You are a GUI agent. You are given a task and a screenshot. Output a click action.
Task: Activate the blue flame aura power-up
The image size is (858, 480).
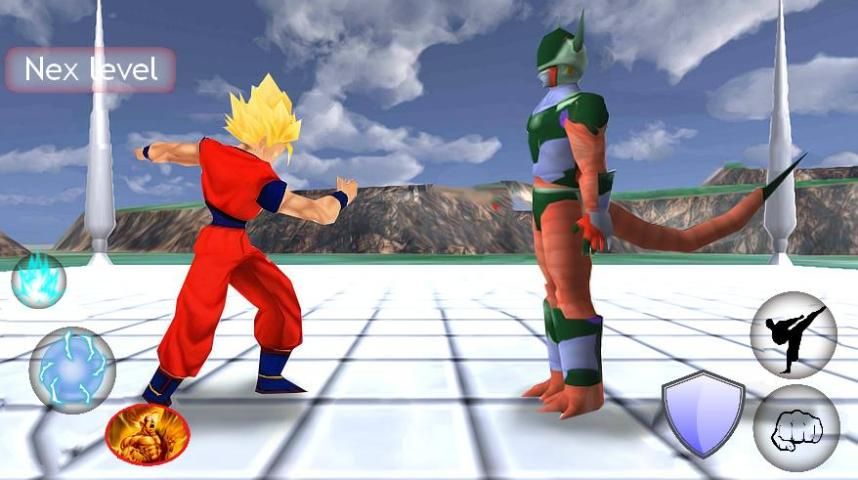click(39, 281)
